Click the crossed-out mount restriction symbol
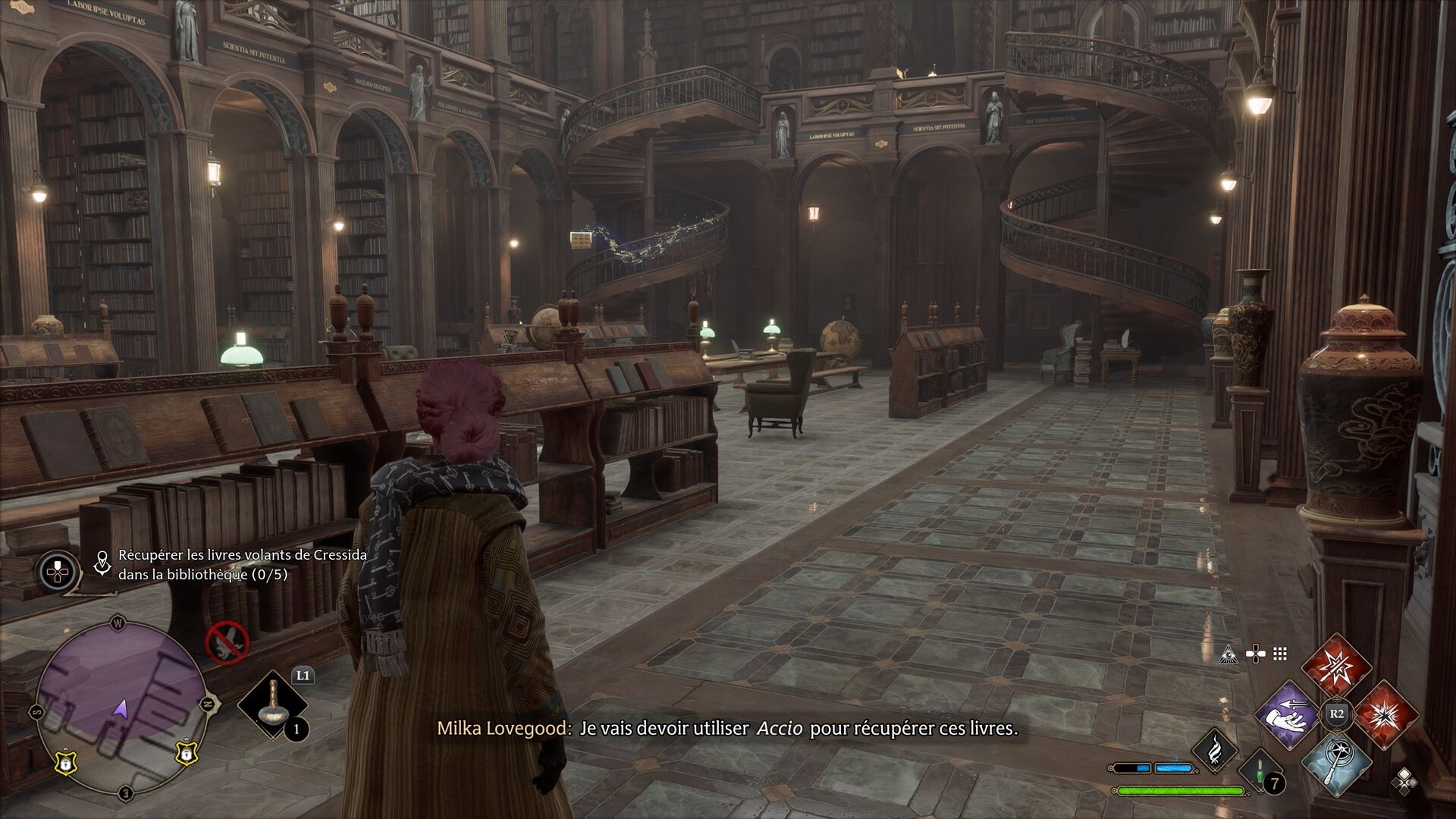 [226, 643]
